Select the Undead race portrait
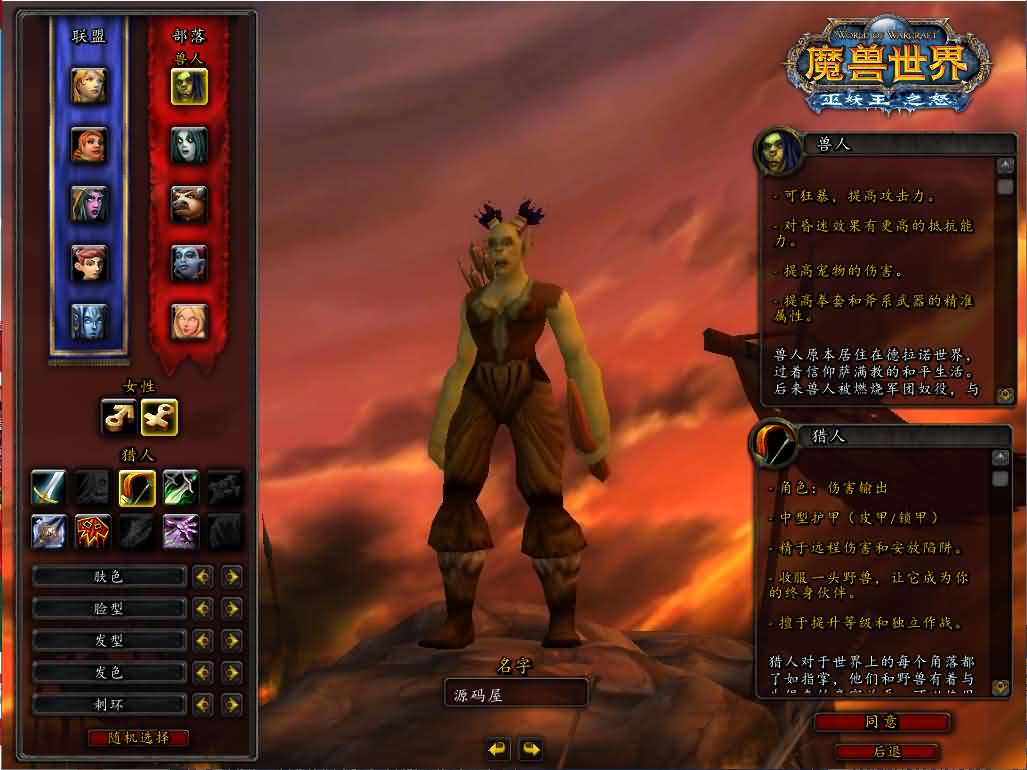The height and width of the screenshot is (770, 1027). pos(188,145)
